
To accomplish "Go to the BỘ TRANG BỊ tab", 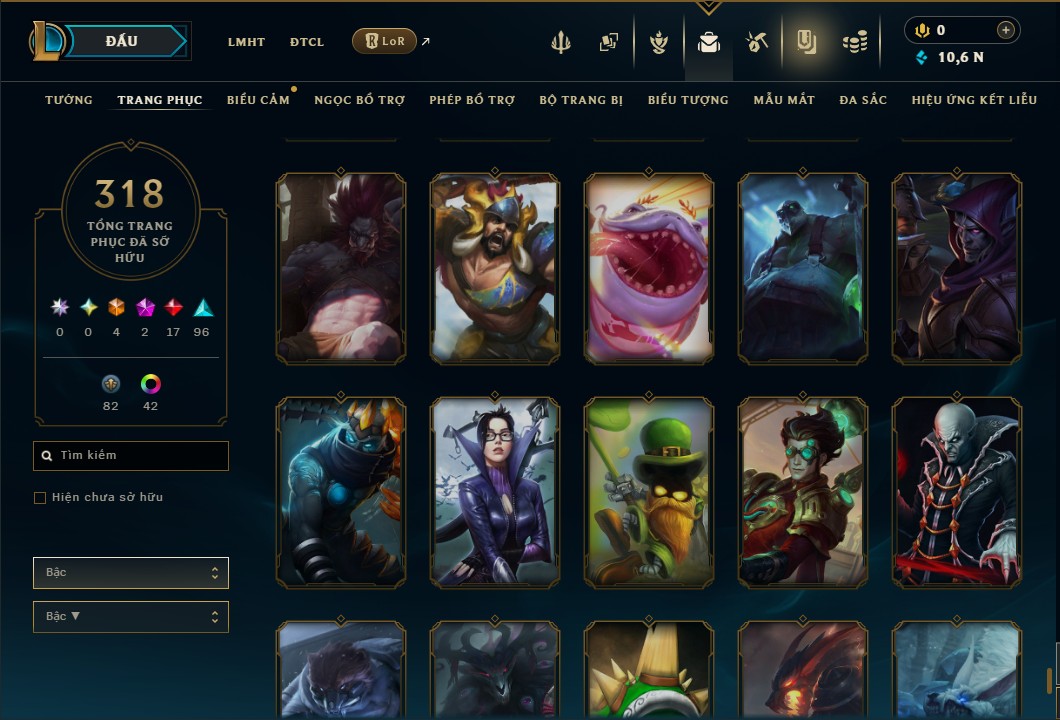I will coord(581,100).
